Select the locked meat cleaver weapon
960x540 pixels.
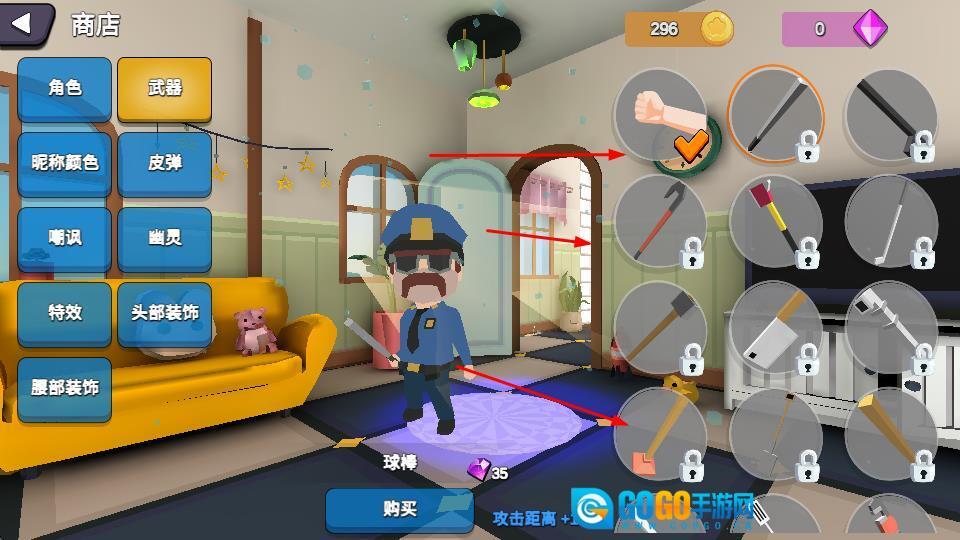(x=775, y=328)
